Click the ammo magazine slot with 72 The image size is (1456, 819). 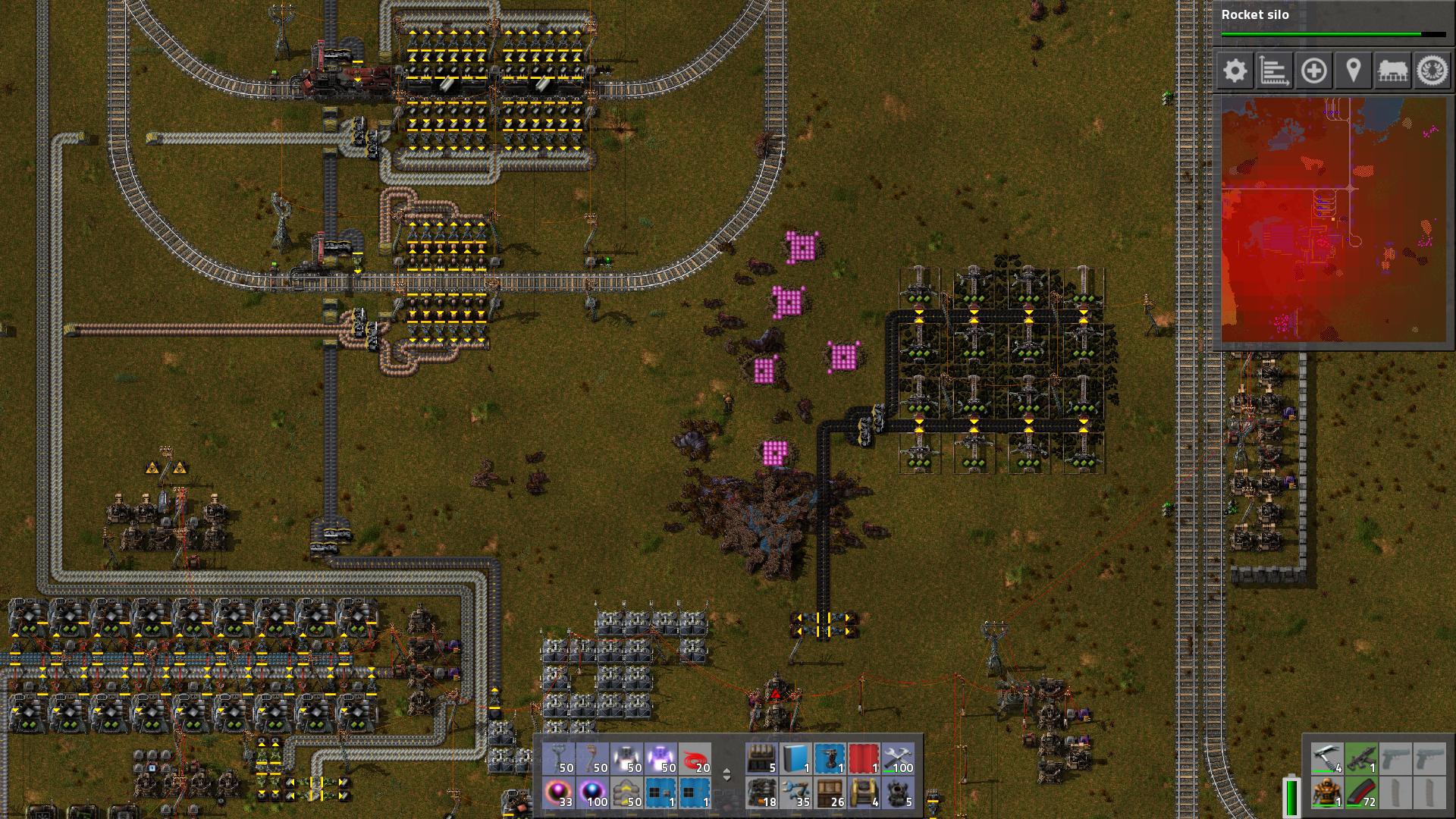pyautogui.click(x=1361, y=793)
